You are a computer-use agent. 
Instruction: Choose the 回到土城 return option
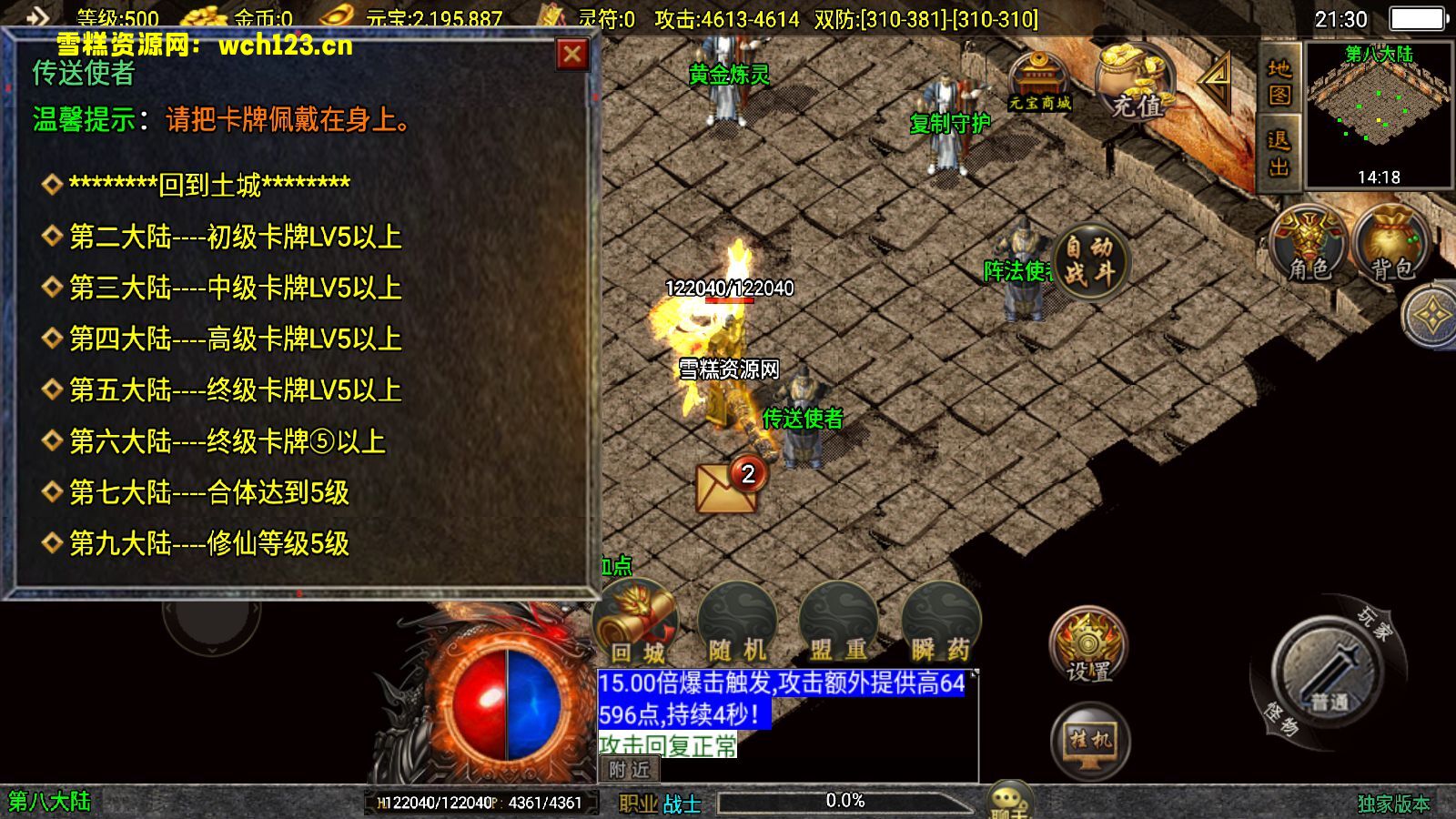click(x=209, y=185)
